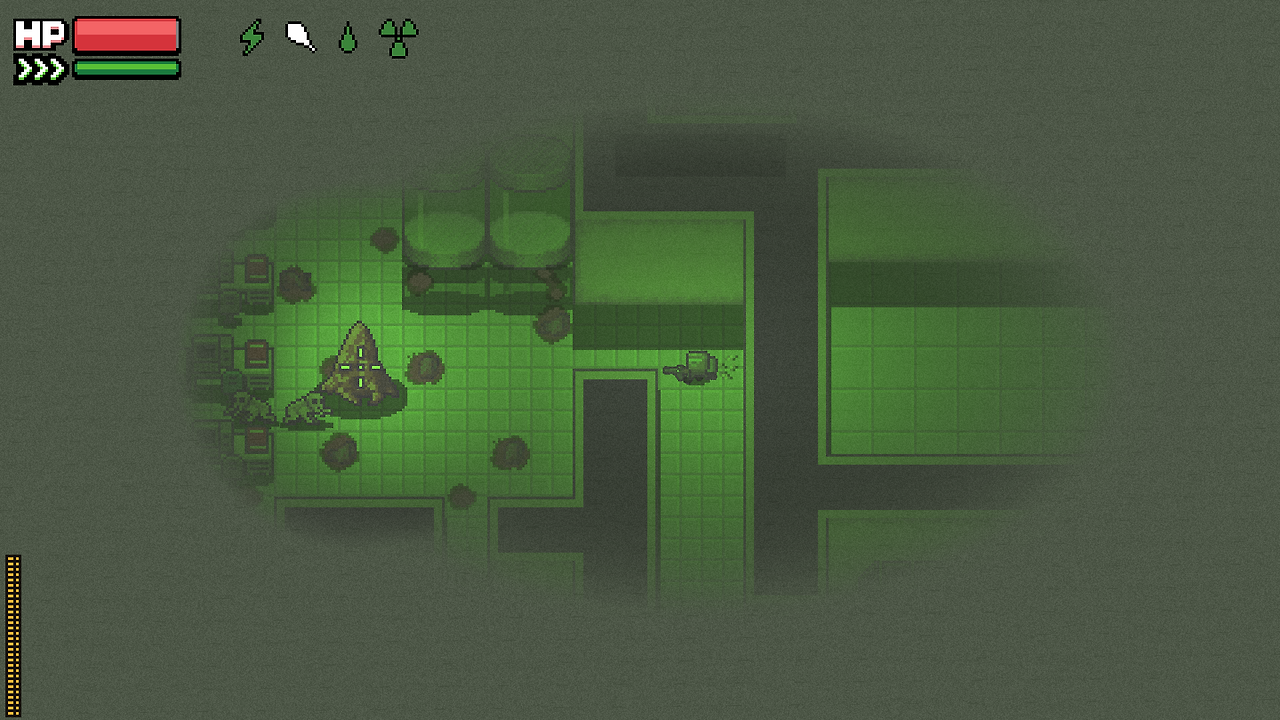Toggle the green aiming crosshair

click(359, 366)
